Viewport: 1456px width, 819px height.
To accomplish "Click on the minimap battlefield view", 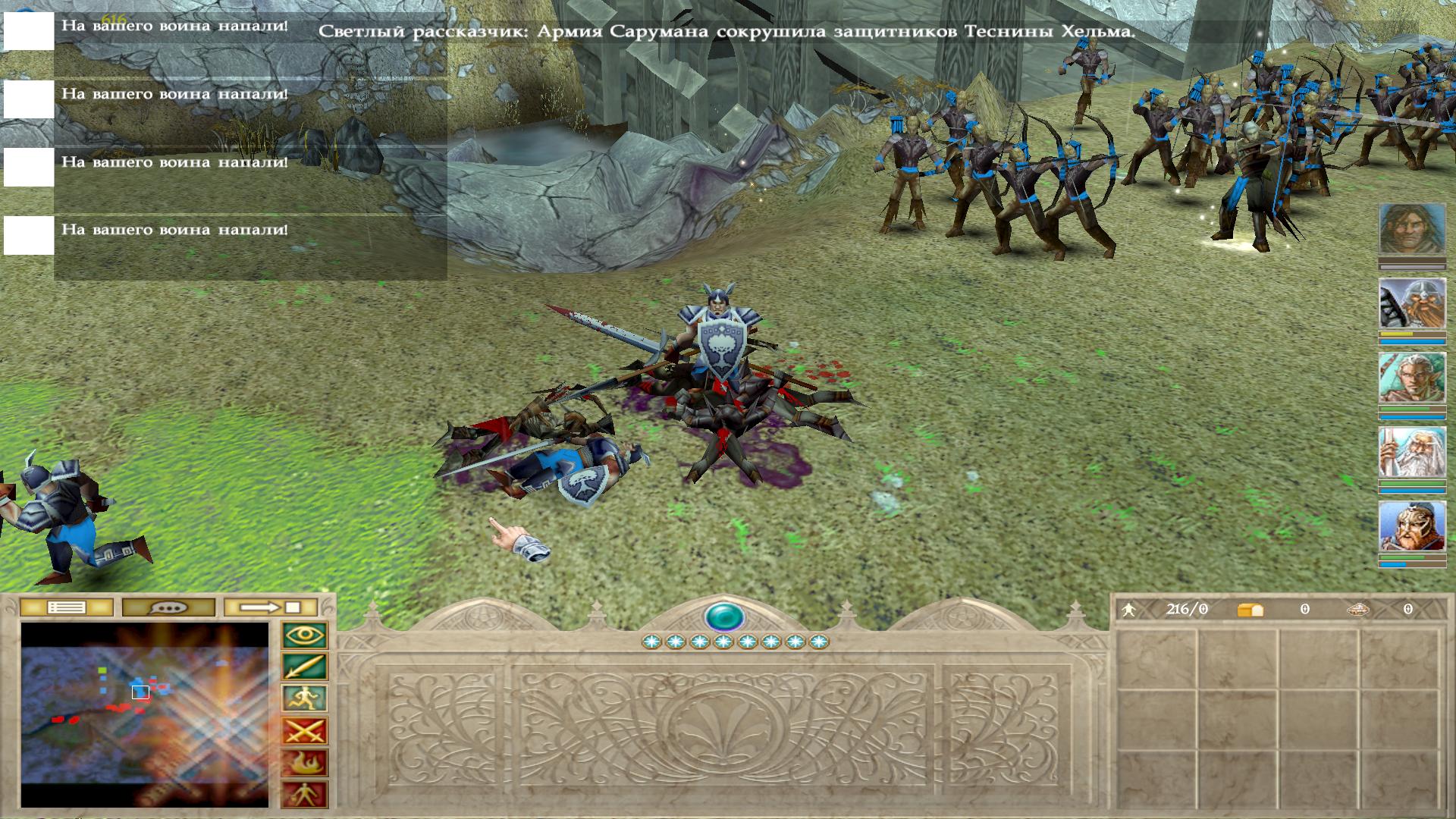I will coord(145,714).
